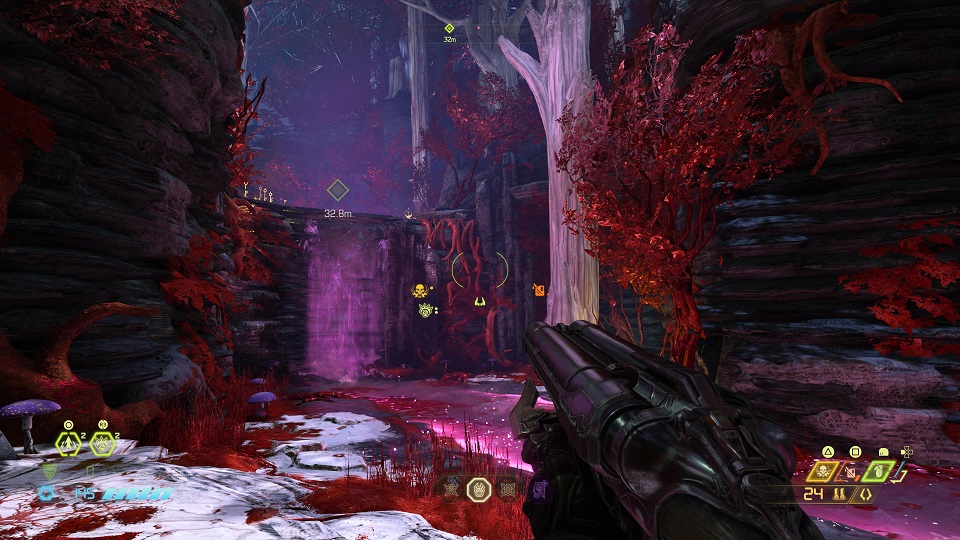Click the Crucible sword icon

click(896, 470)
